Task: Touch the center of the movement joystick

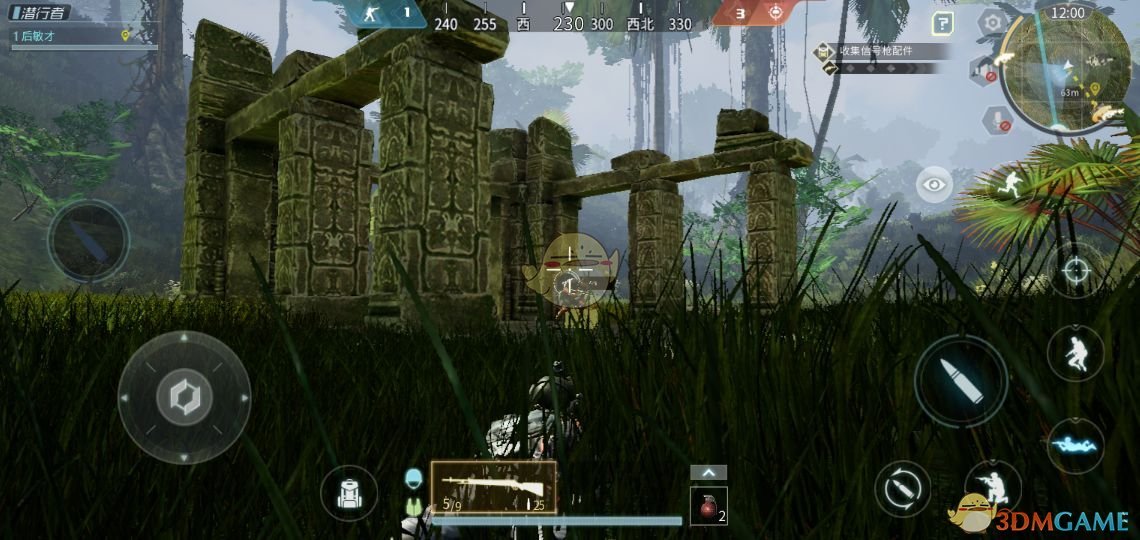Action: [x=184, y=399]
